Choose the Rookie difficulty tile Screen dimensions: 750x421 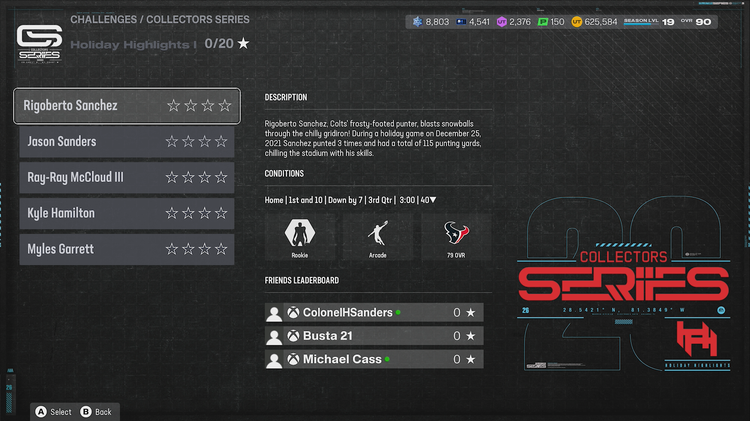[x=297, y=238]
